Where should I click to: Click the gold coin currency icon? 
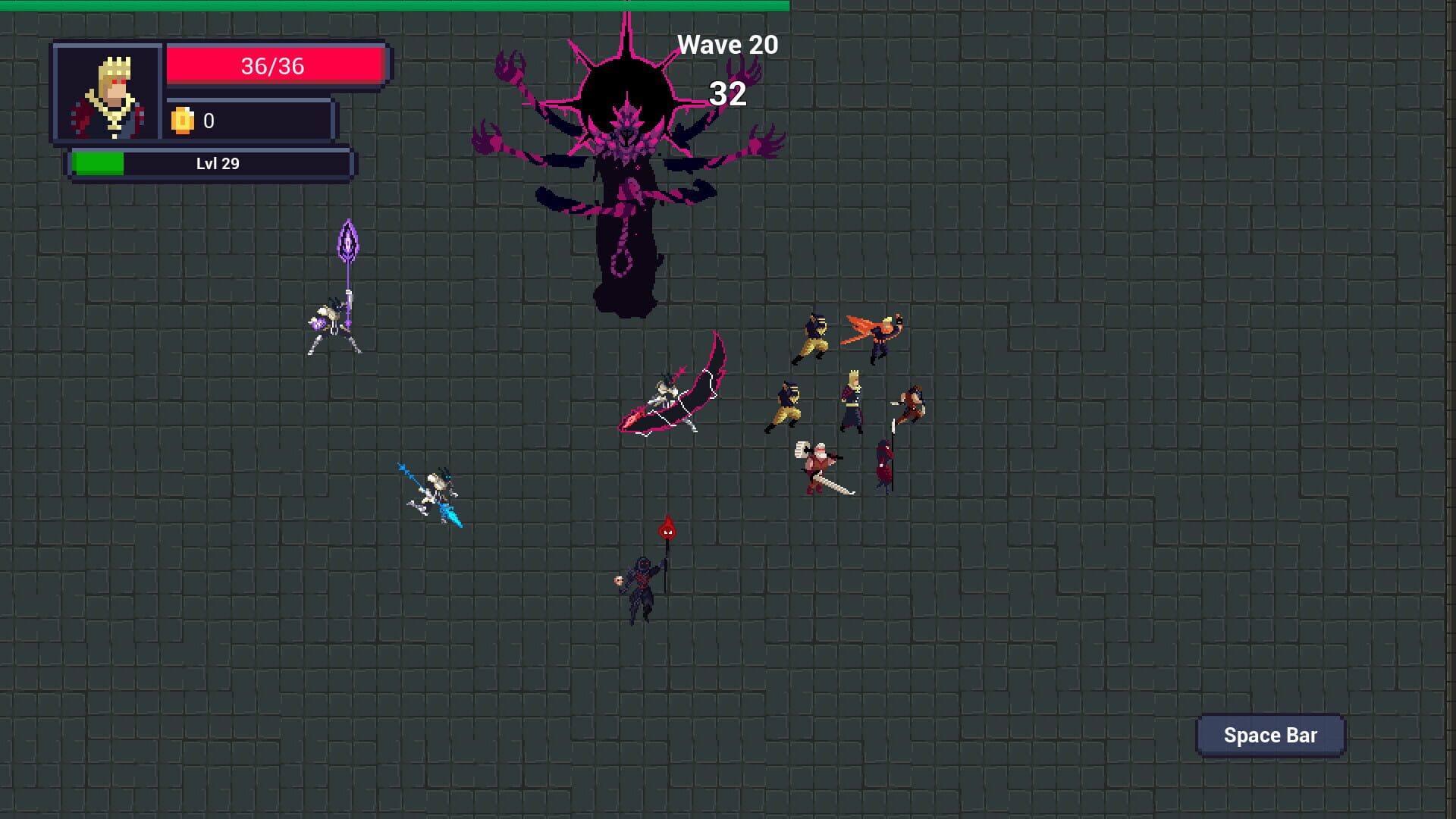[184, 120]
